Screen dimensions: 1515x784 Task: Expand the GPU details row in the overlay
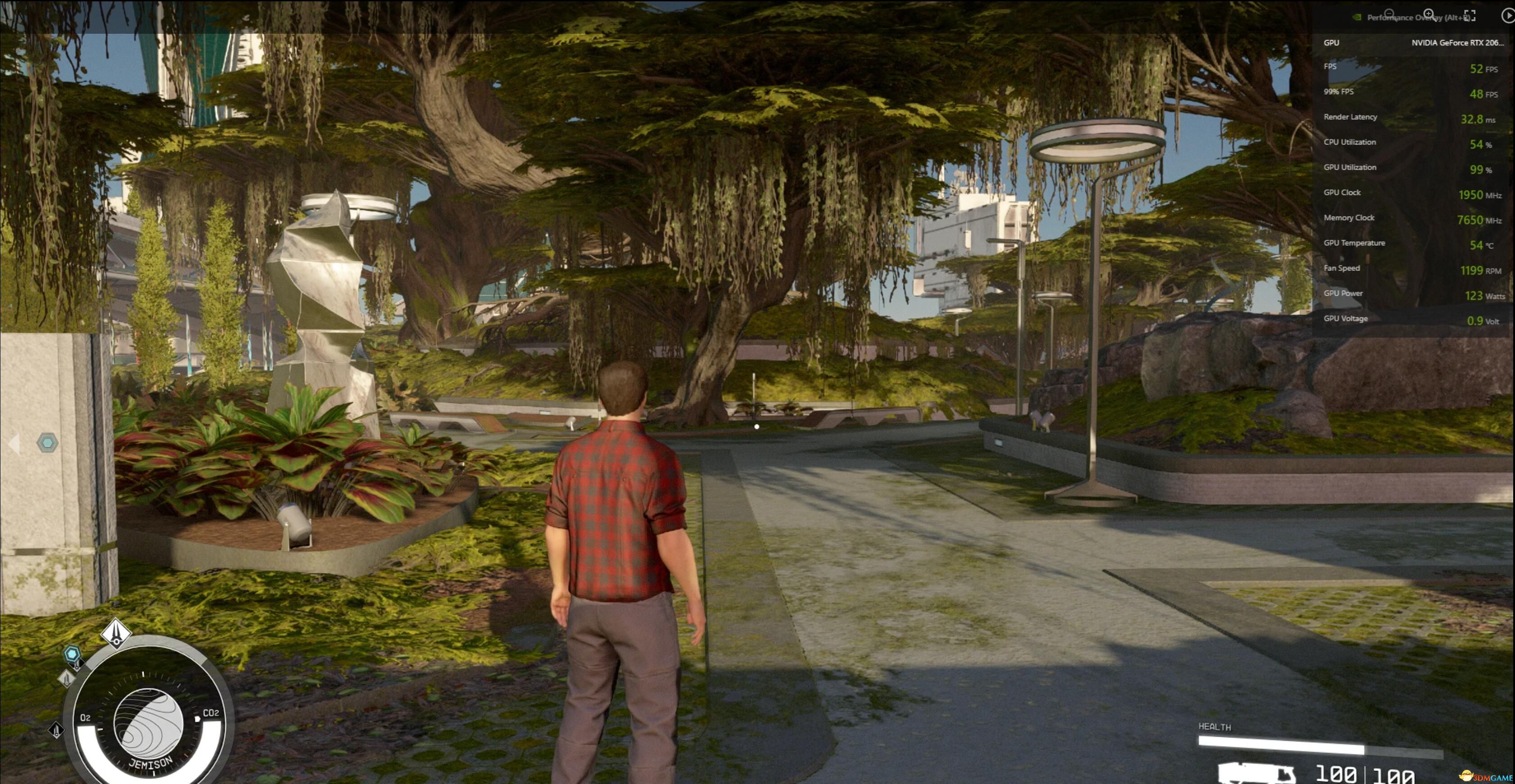[x=1331, y=43]
